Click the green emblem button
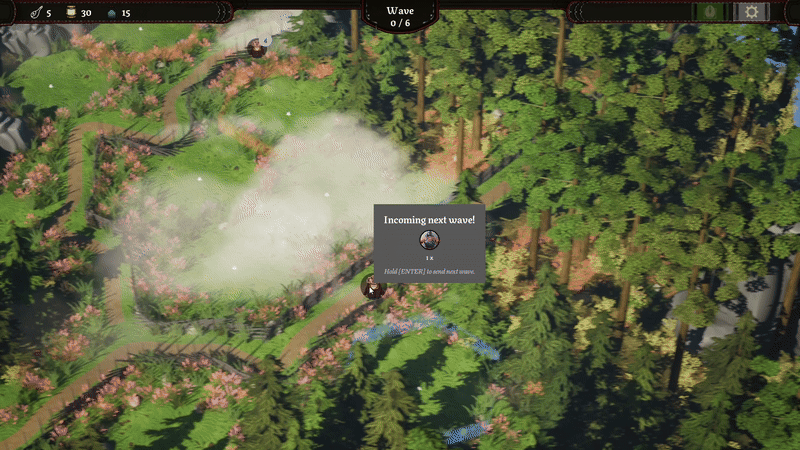 click(x=712, y=12)
